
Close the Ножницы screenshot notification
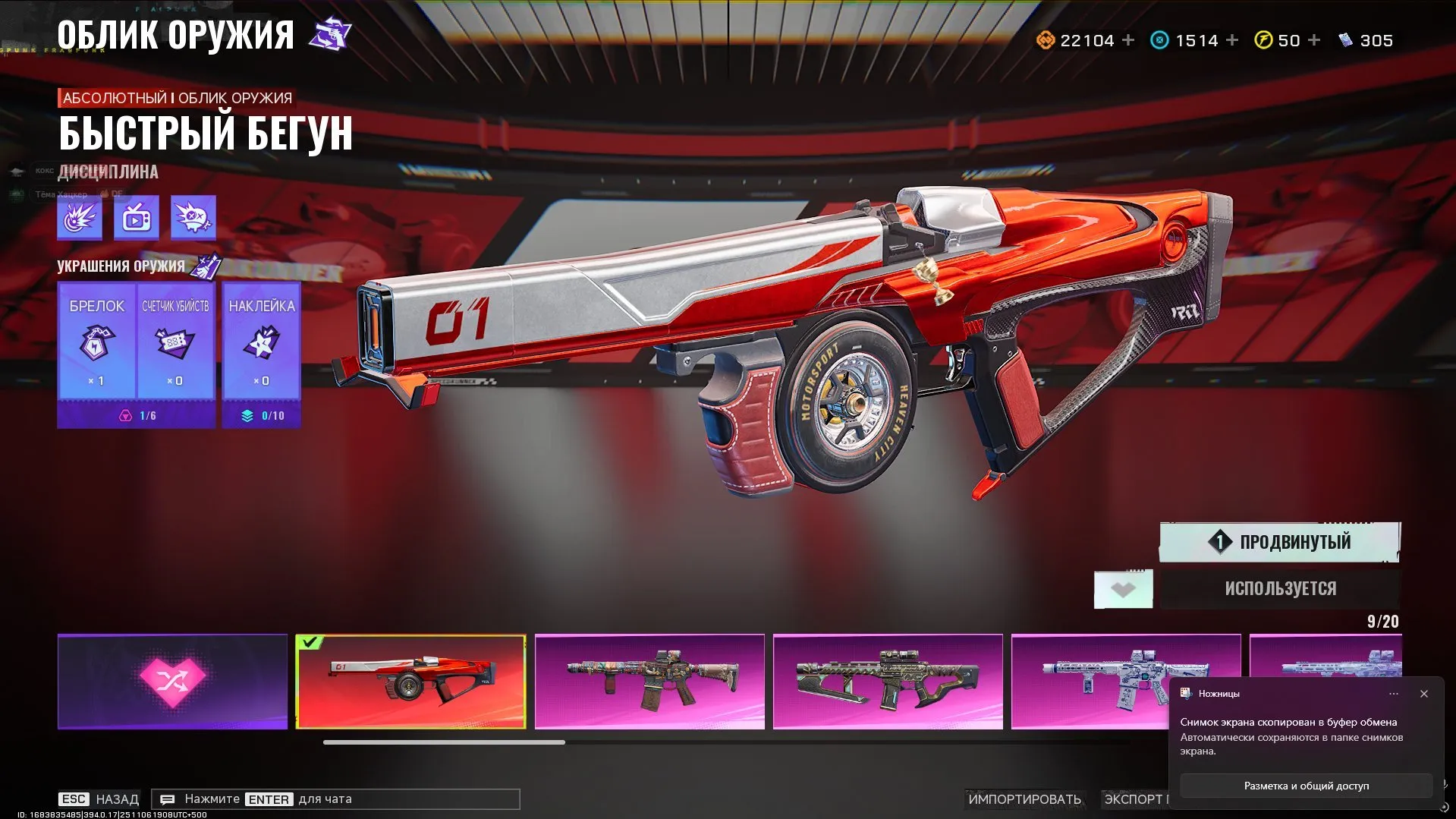1424,694
